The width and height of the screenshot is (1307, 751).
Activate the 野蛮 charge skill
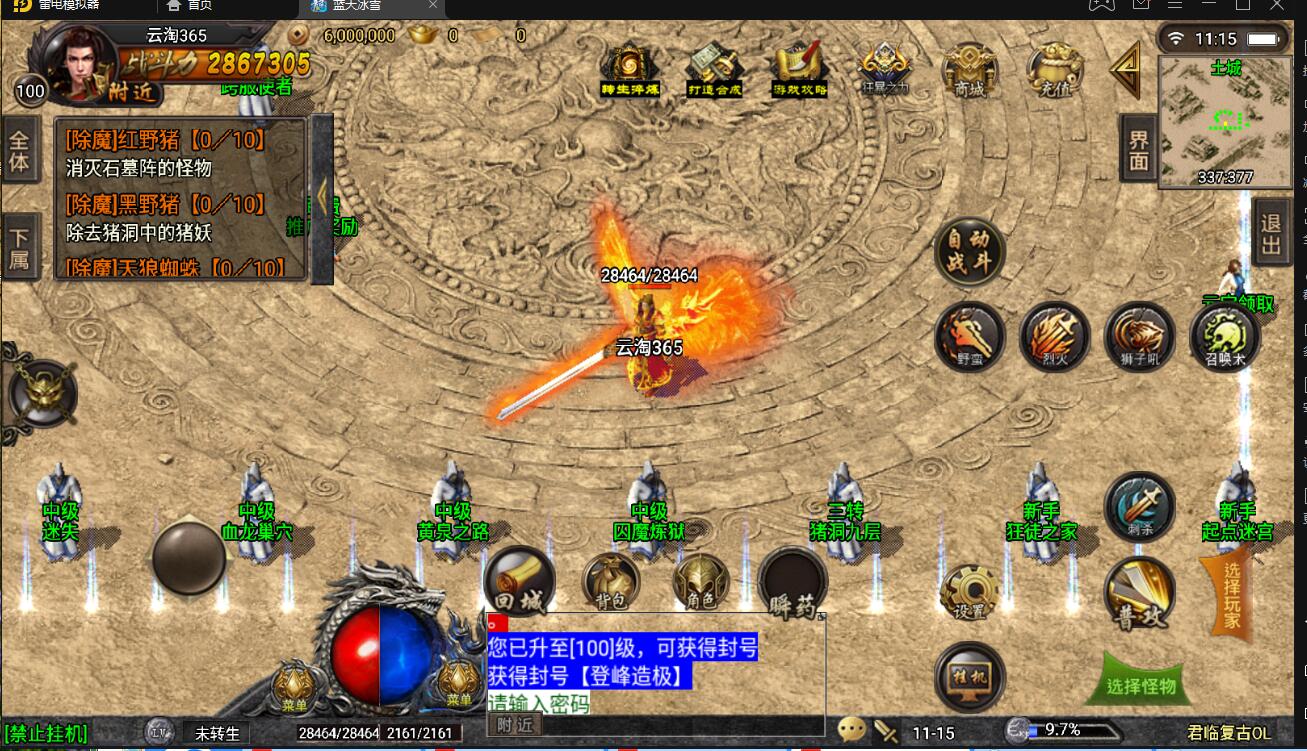pos(969,337)
